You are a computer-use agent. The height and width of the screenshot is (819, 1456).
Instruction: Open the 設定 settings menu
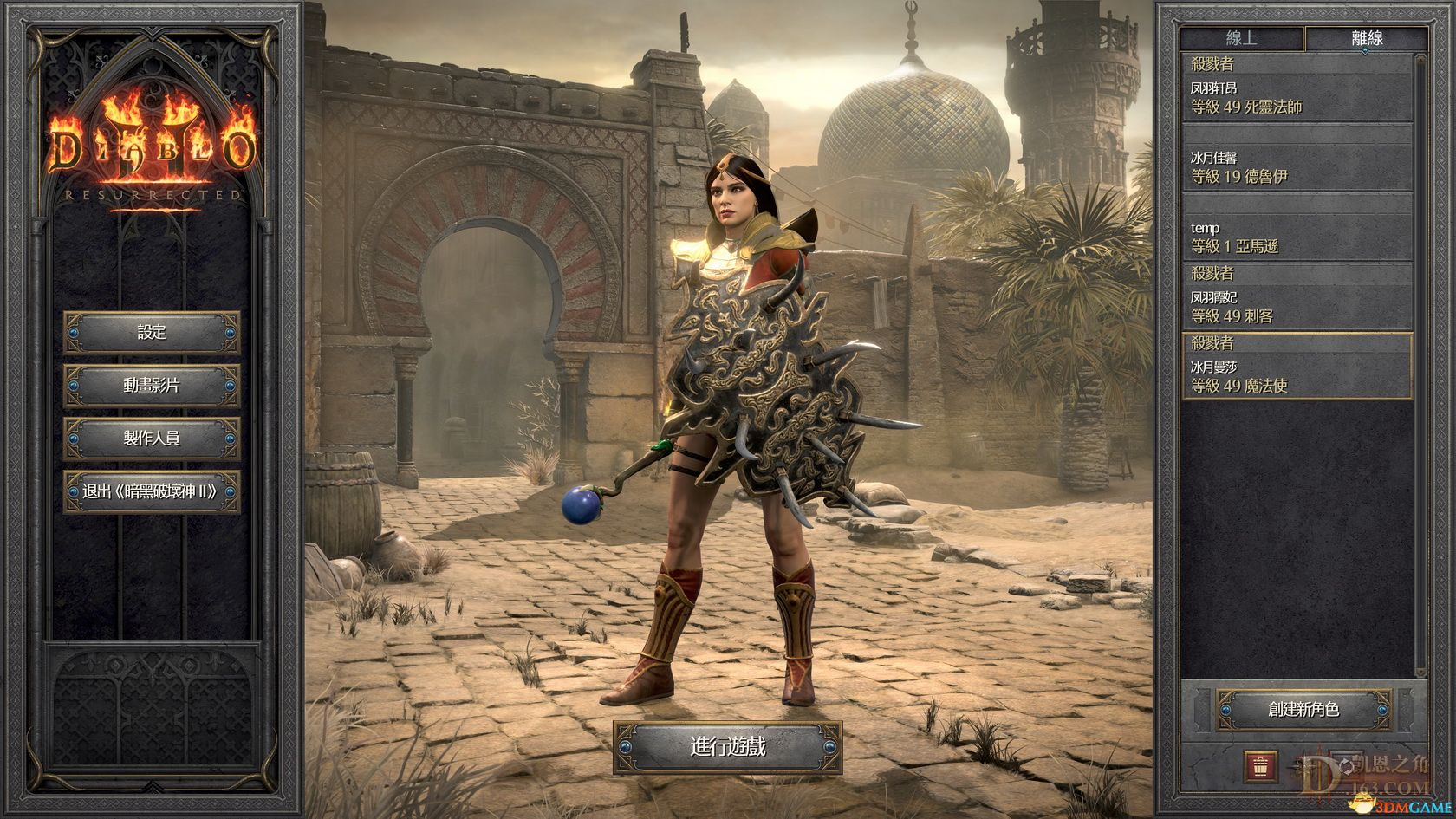[x=152, y=333]
